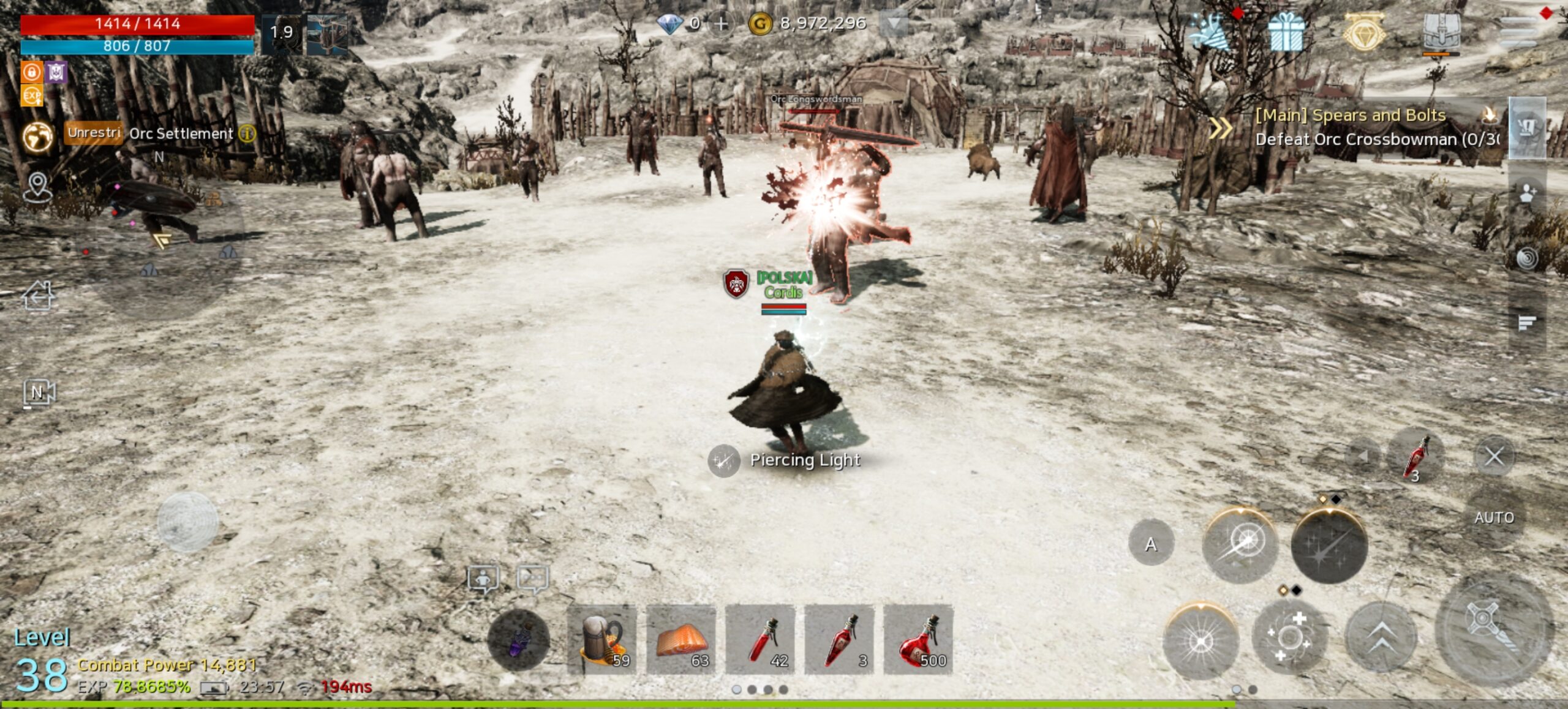Tap the house return home icon
The height and width of the screenshot is (709, 1568).
click(38, 296)
